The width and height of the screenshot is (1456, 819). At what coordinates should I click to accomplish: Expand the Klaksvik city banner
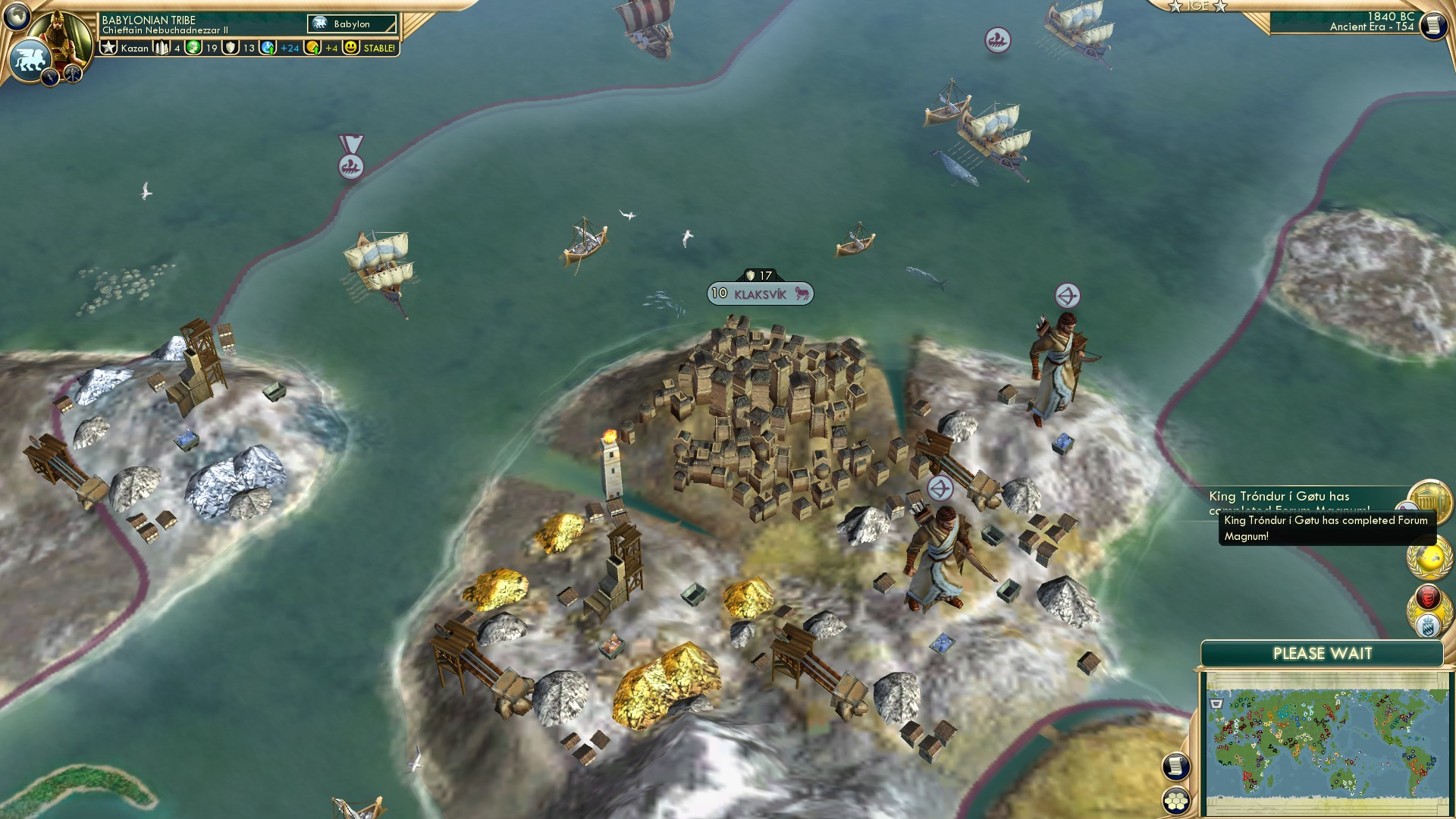pos(760,294)
